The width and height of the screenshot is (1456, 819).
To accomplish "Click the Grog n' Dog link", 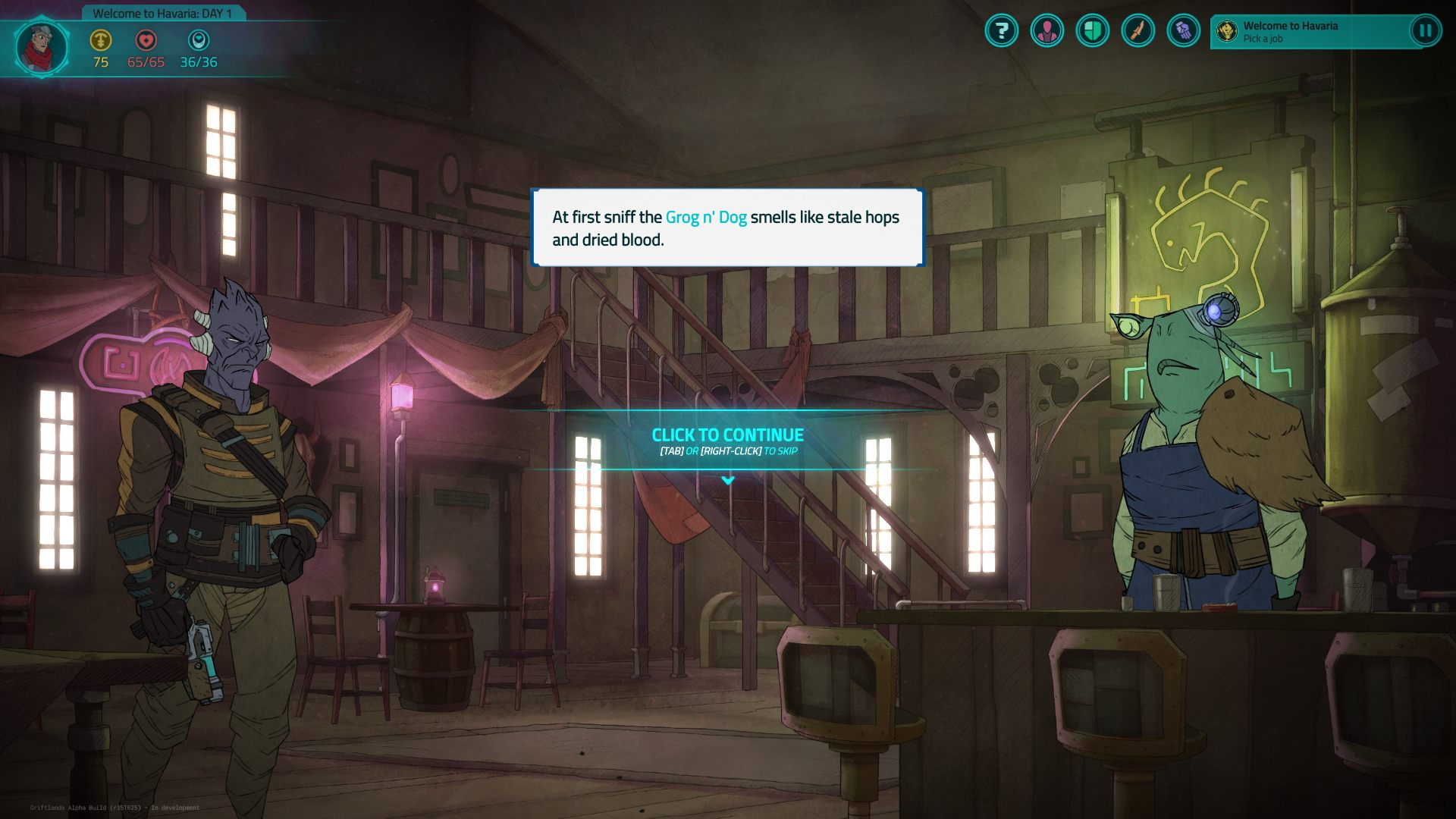I will (x=706, y=217).
